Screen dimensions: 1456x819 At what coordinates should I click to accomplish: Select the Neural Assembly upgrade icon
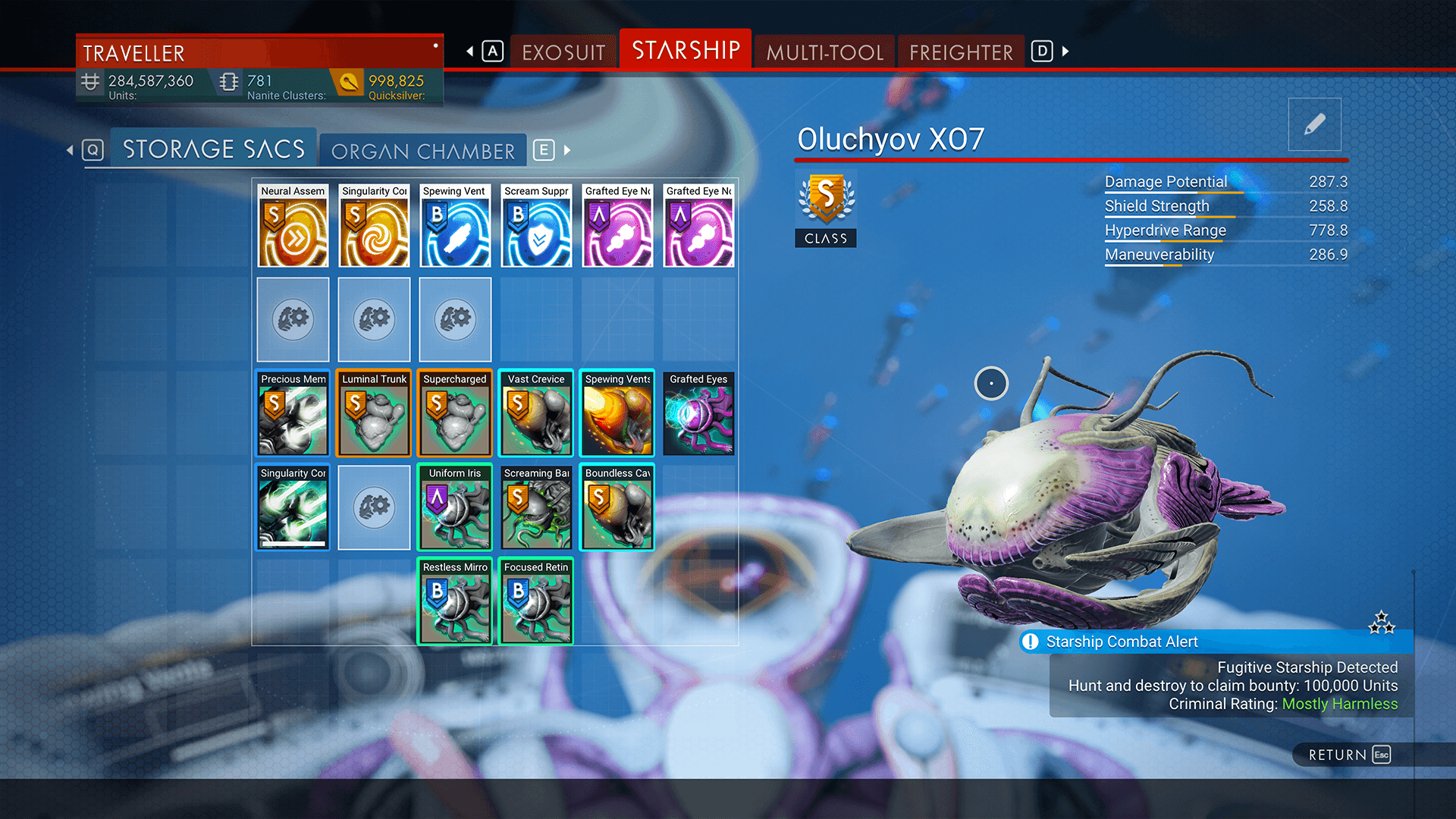(x=293, y=226)
